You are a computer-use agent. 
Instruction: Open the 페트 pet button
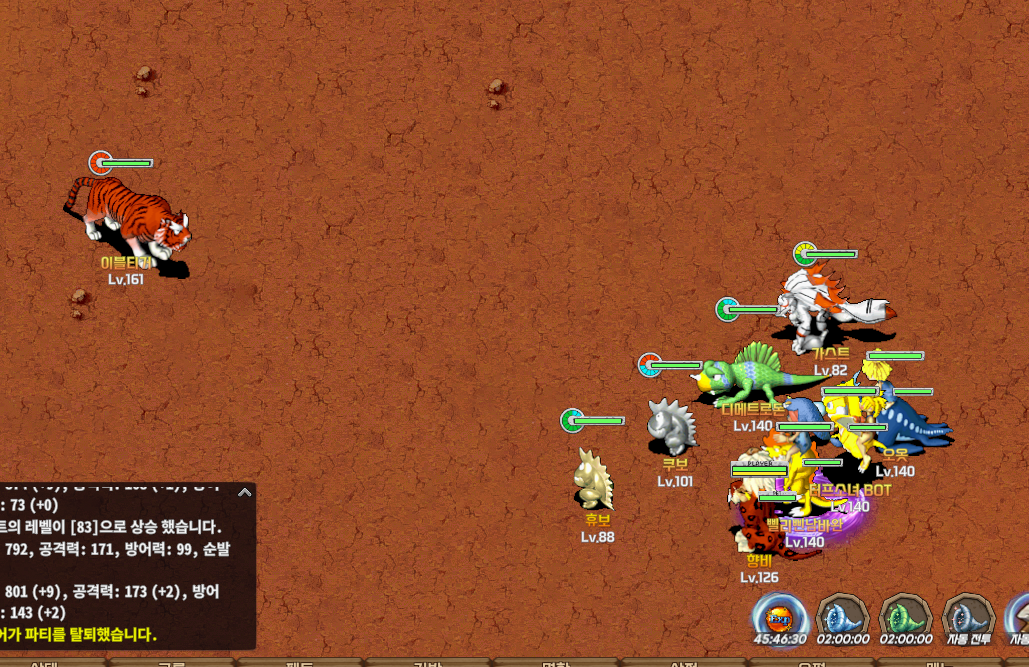point(300,662)
